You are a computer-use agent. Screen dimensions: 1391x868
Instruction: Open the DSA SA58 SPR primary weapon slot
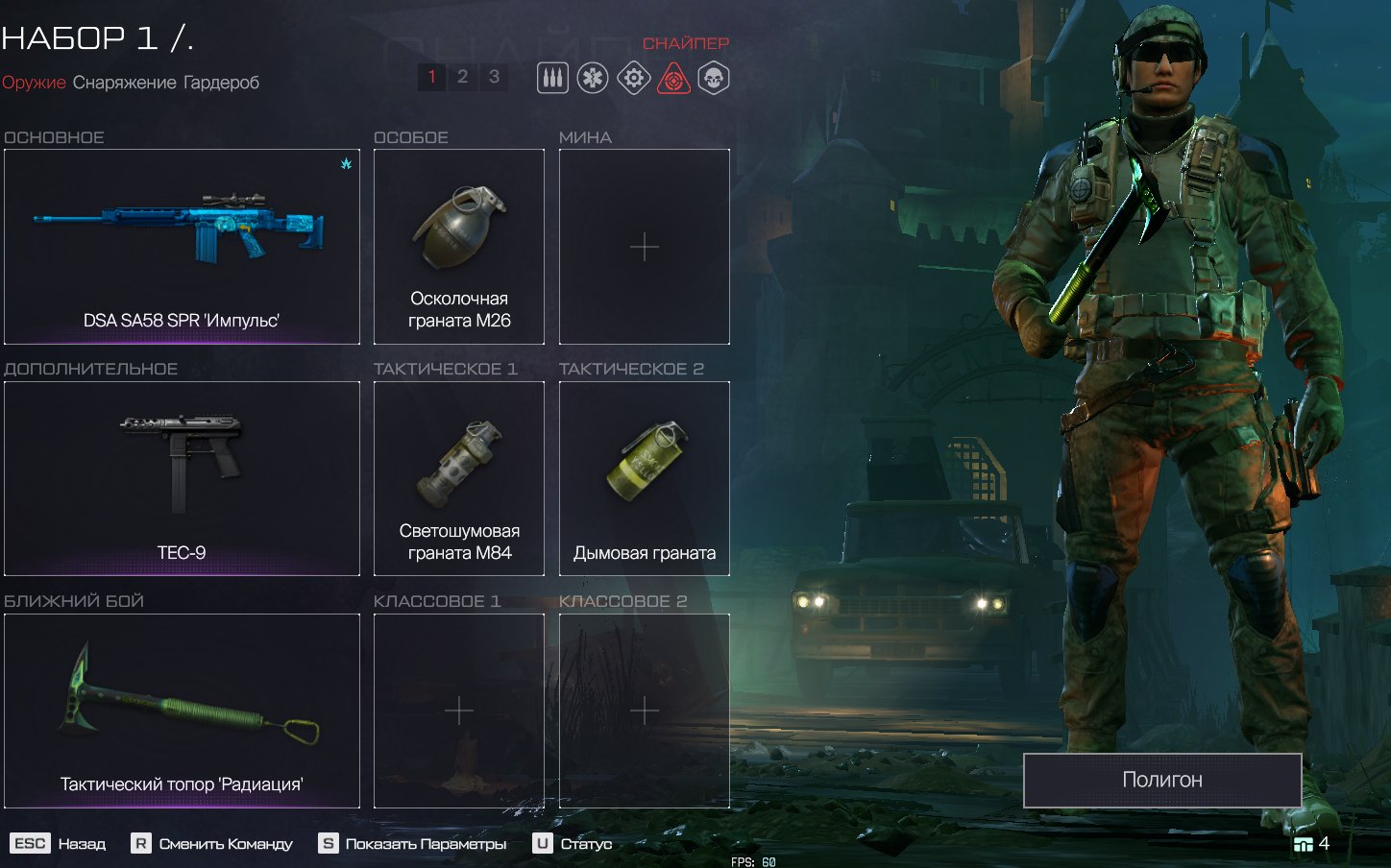182,247
